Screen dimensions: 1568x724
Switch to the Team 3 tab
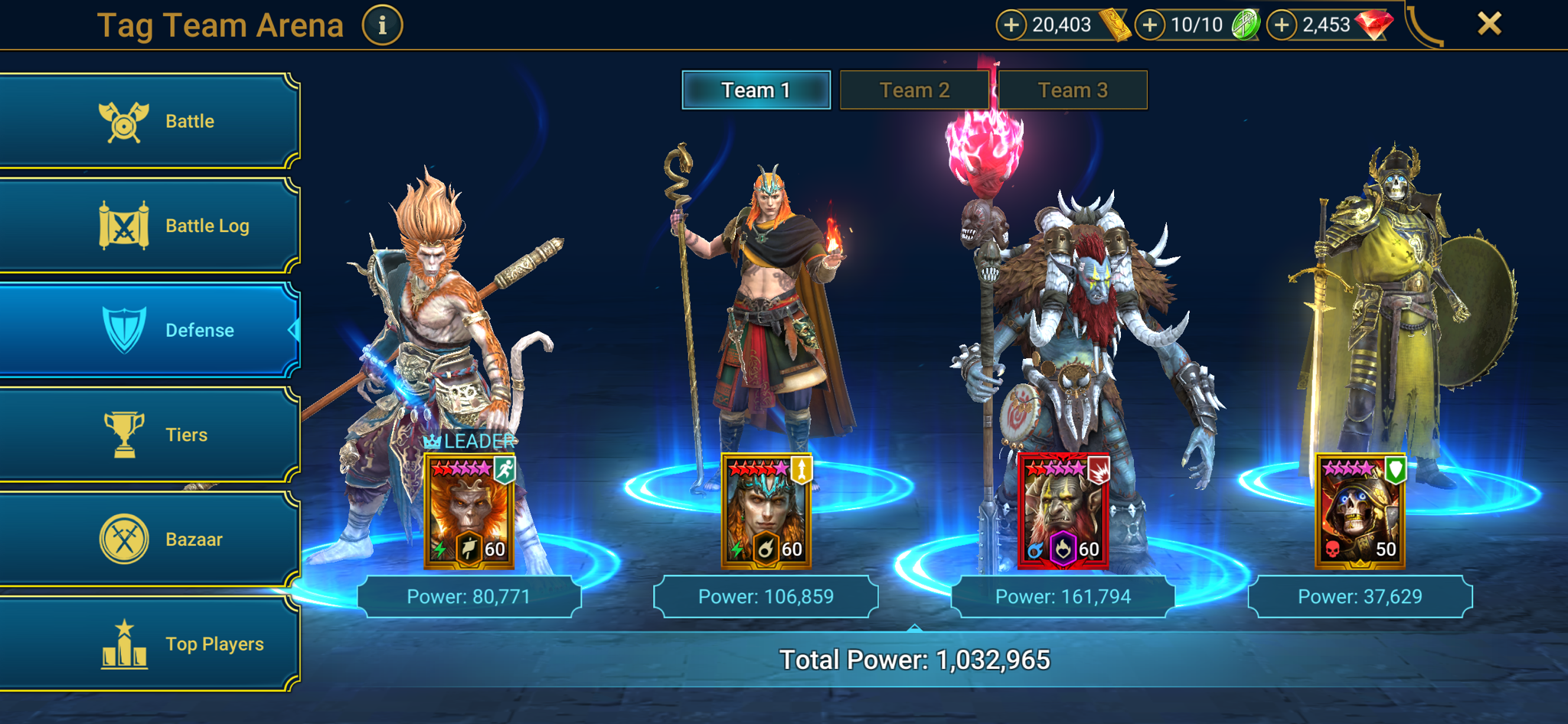point(1073,90)
